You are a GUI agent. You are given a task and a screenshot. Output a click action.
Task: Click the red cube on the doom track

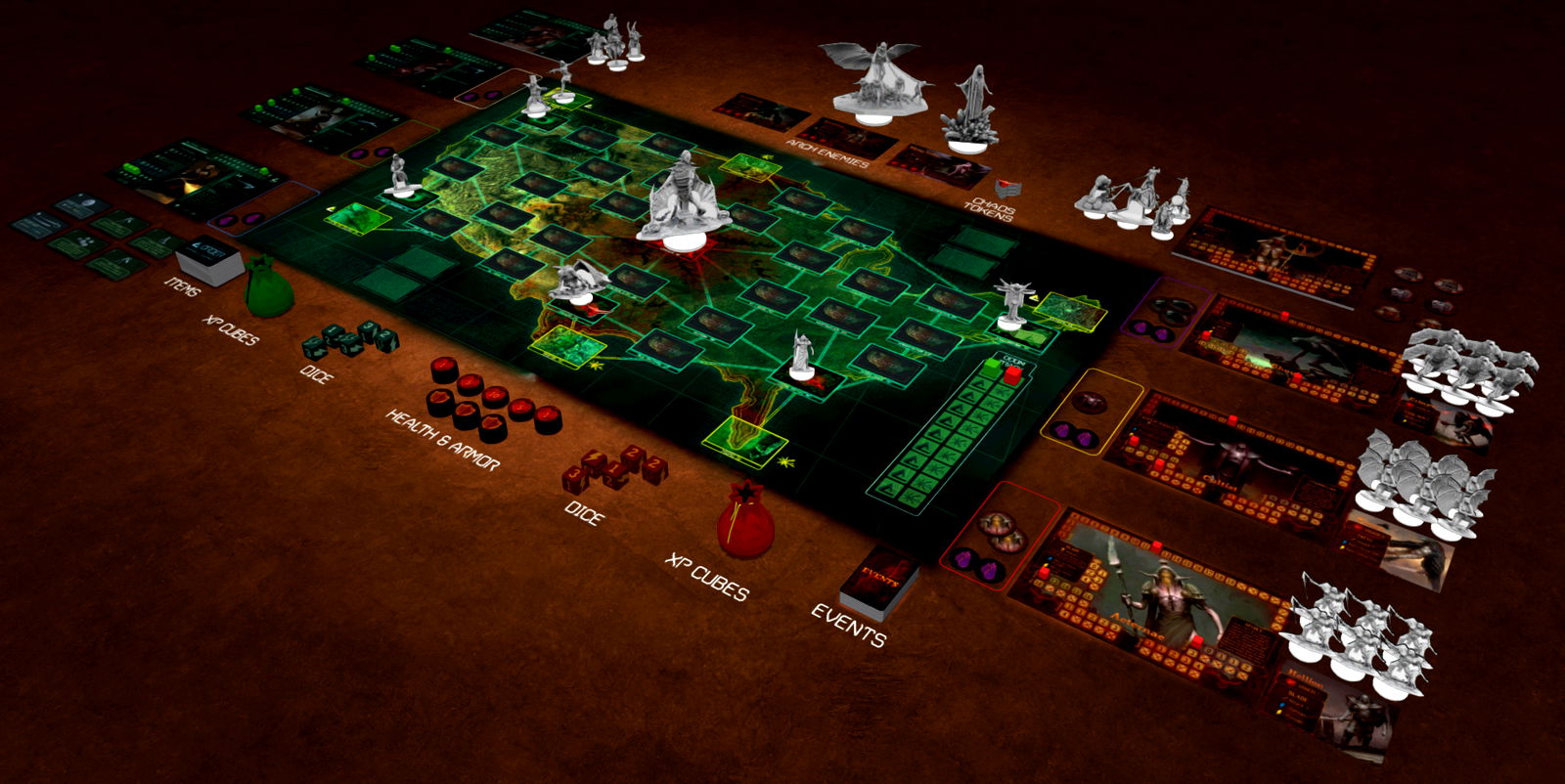point(1013,373)
